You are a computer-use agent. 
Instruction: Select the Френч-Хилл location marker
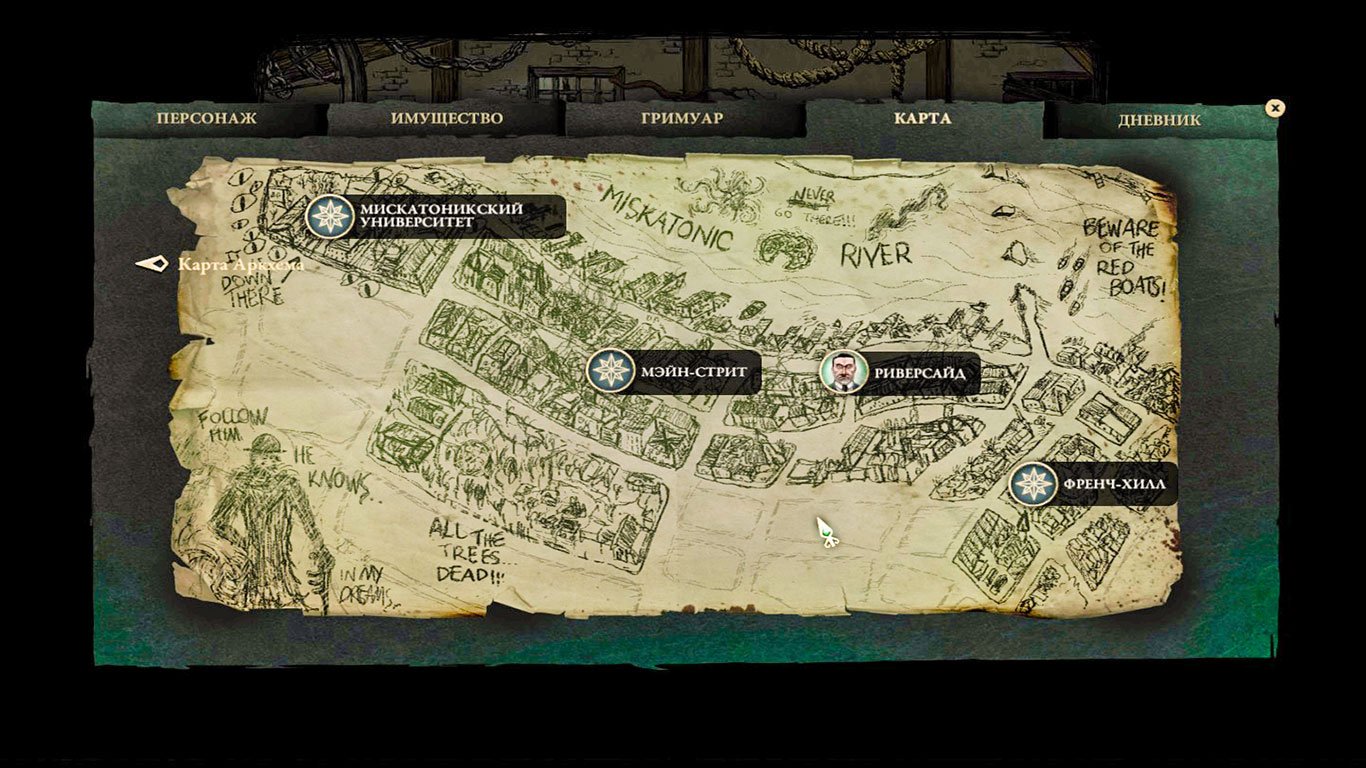(x=1033, y=484)
